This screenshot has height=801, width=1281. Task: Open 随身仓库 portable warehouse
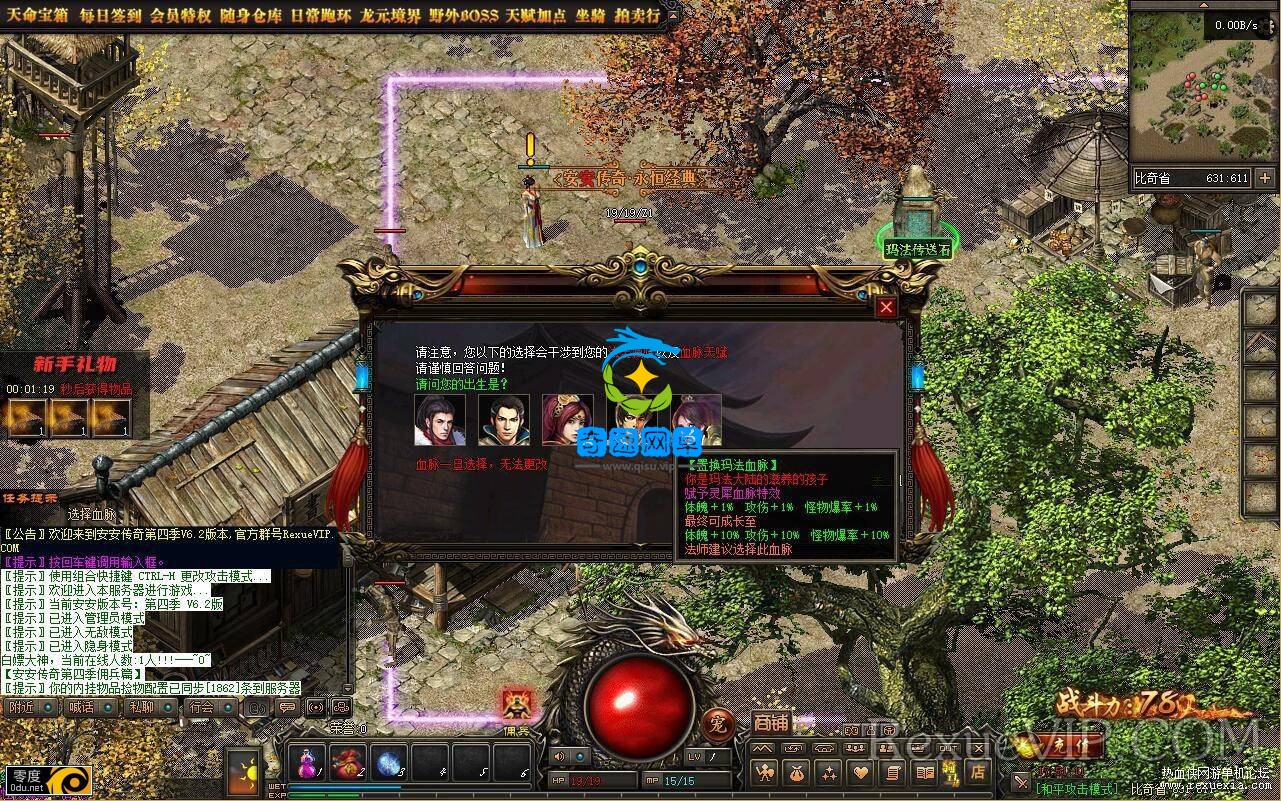(252, 16)
